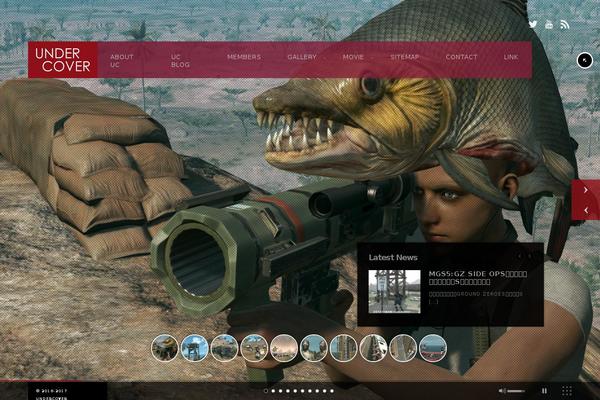The height and width of the screenshot is (400, 600).
Task: Open the Members page
Action: click(x=244, y=57)
